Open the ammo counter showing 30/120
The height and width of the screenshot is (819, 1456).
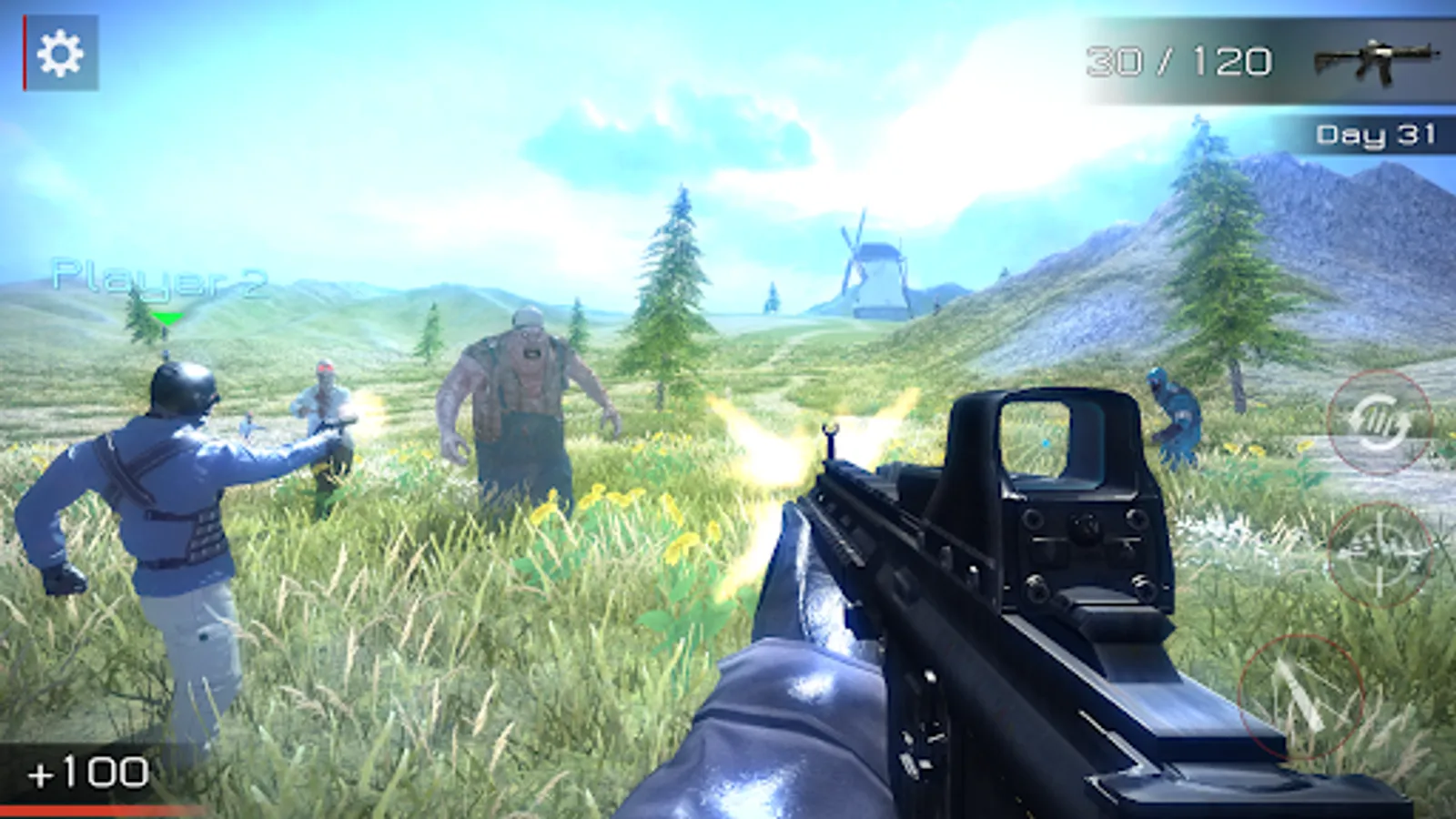point(1178,59)
